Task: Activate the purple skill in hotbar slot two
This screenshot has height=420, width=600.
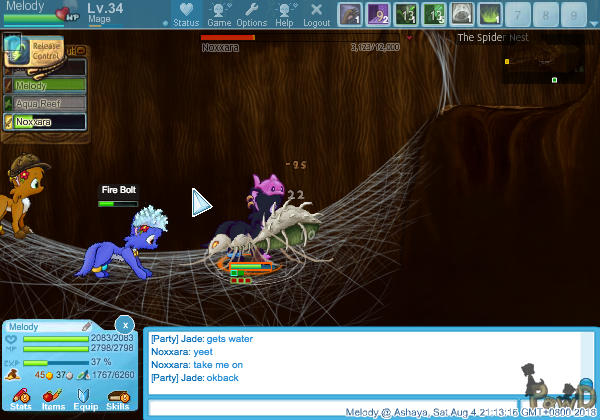Action: pyautogui.click(x=378, y=14)
